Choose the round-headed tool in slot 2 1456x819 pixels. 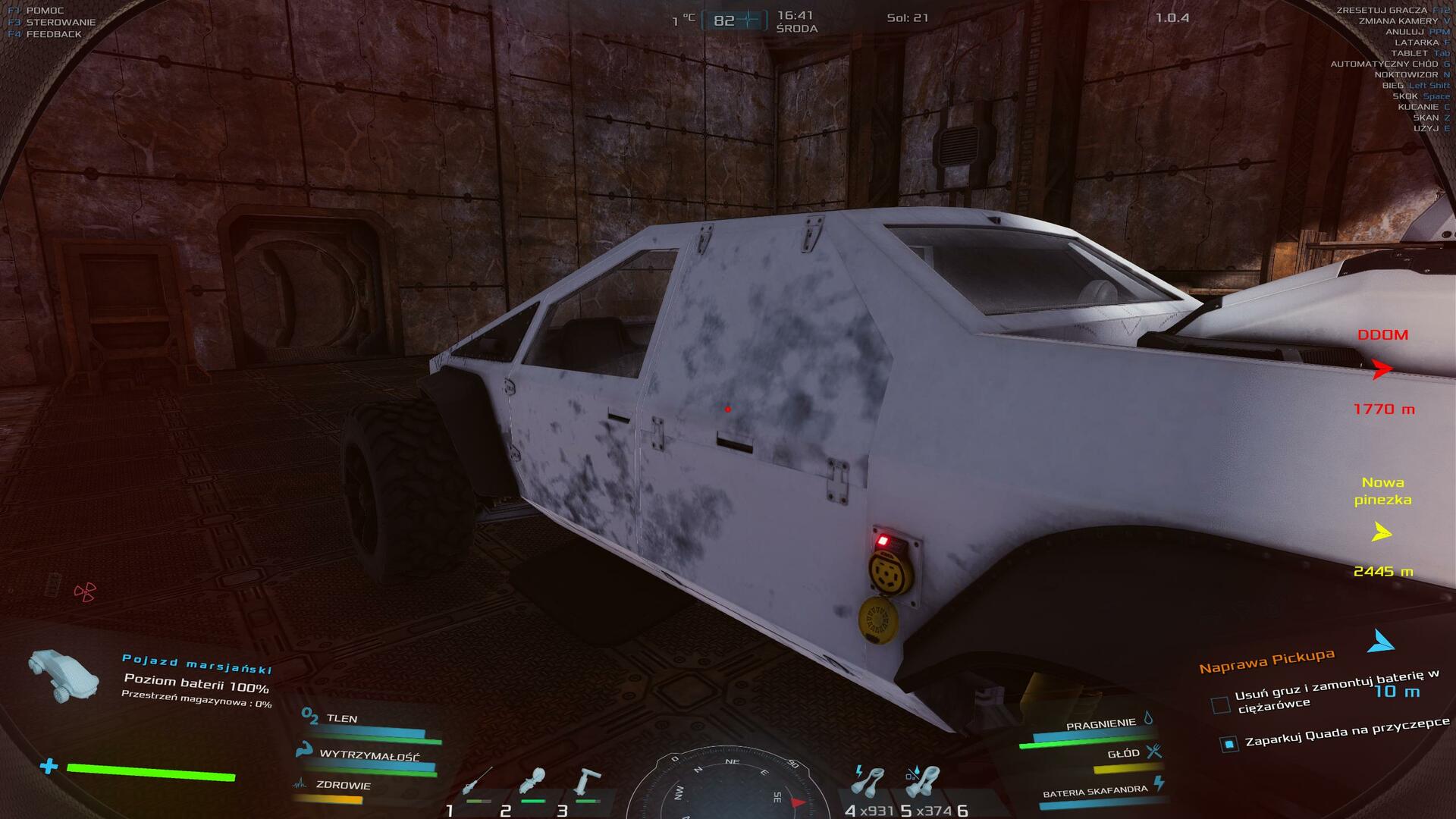[532, 781]
